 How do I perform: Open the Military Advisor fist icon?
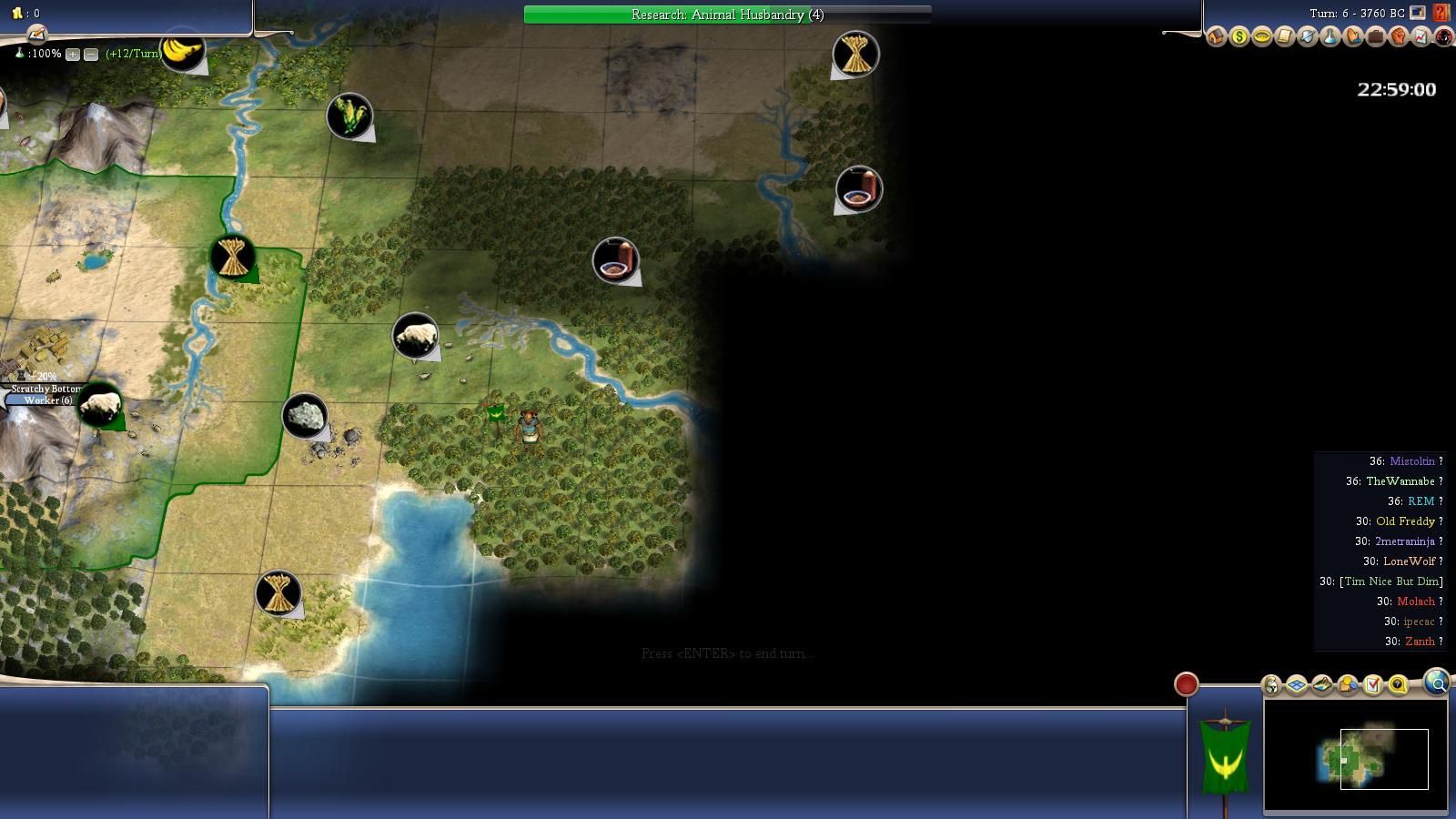1398,37
